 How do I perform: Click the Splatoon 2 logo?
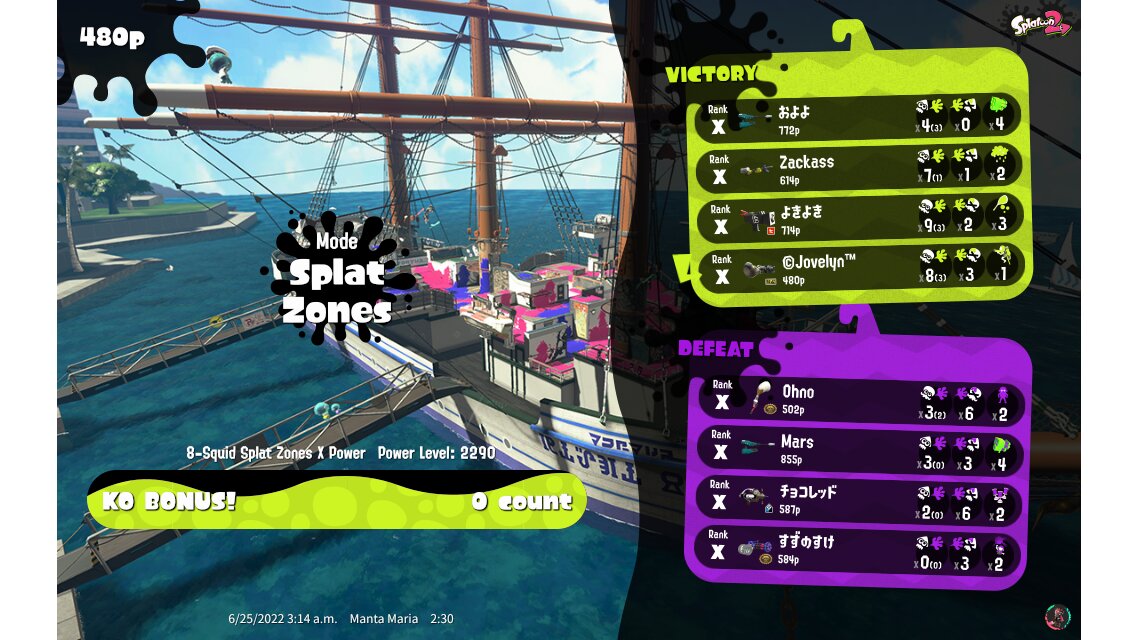(1041, 24)
